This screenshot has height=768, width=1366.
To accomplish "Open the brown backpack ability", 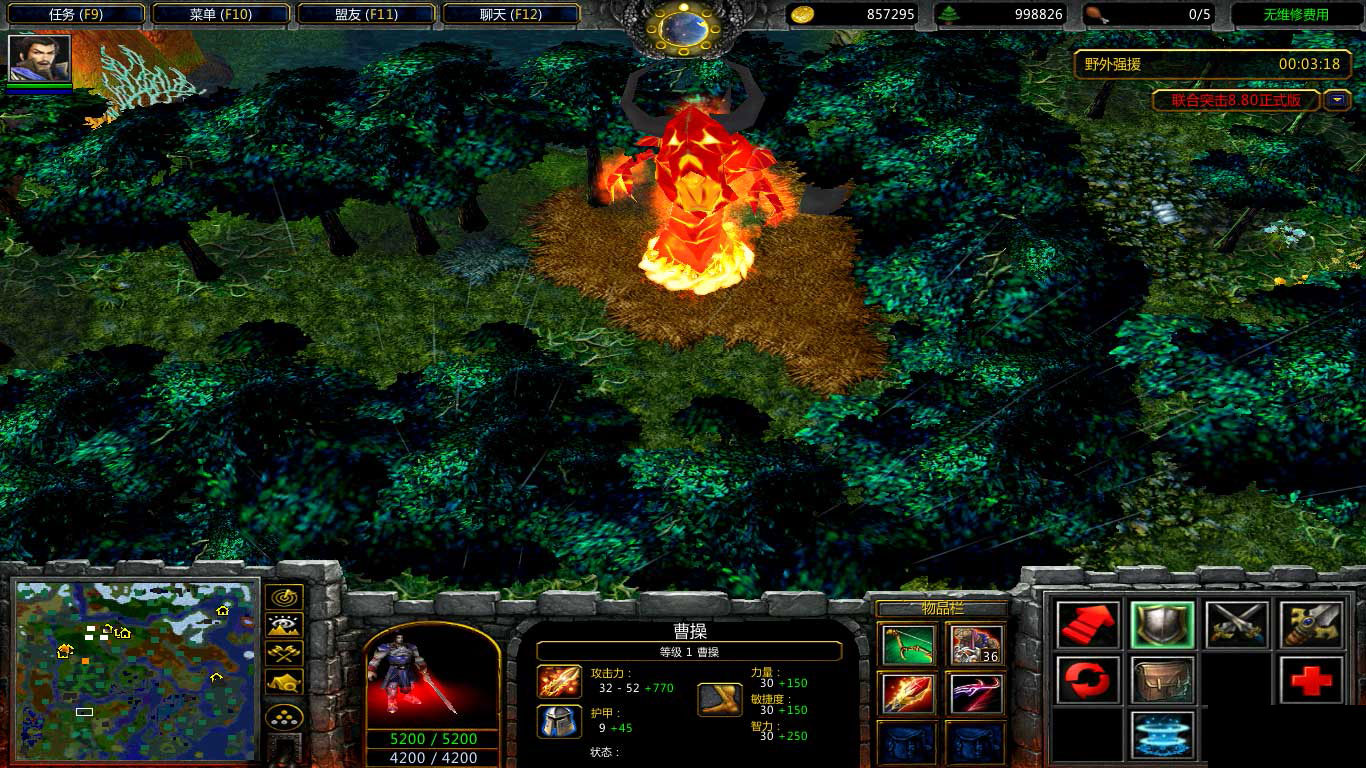I will point(1162,680).
